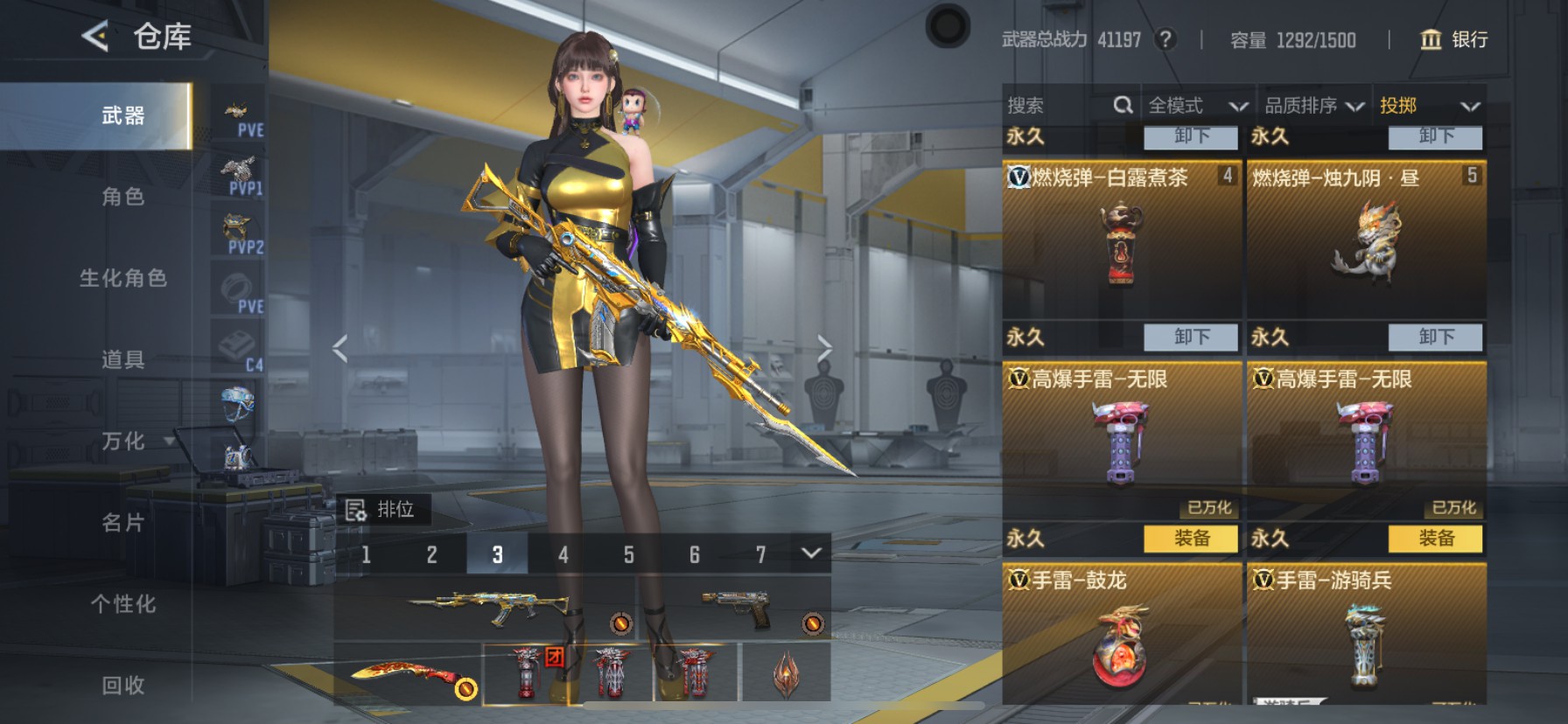Image resolution: width=1568 pixels, height=724 pixels.
Task: Switch to 个性化 tab
Action: pos(122,604)
